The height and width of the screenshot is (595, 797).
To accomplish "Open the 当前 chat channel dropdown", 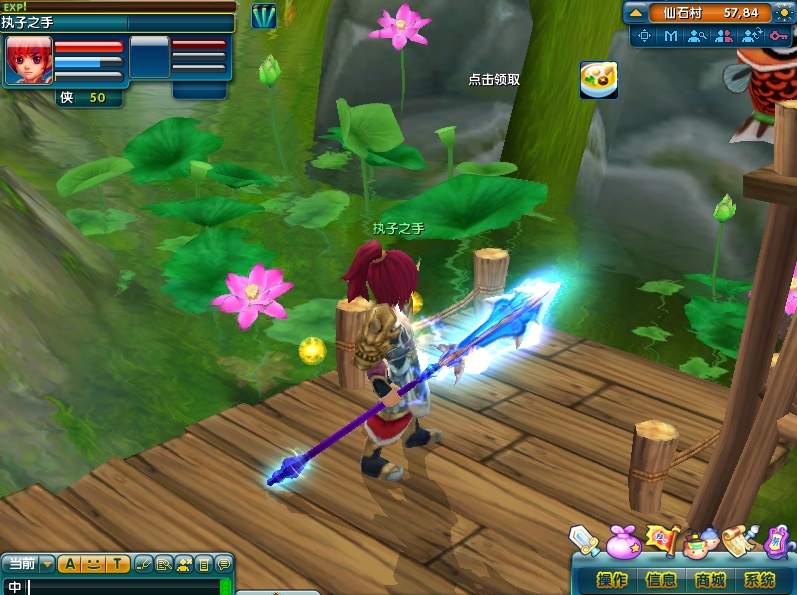I will 48,563.
